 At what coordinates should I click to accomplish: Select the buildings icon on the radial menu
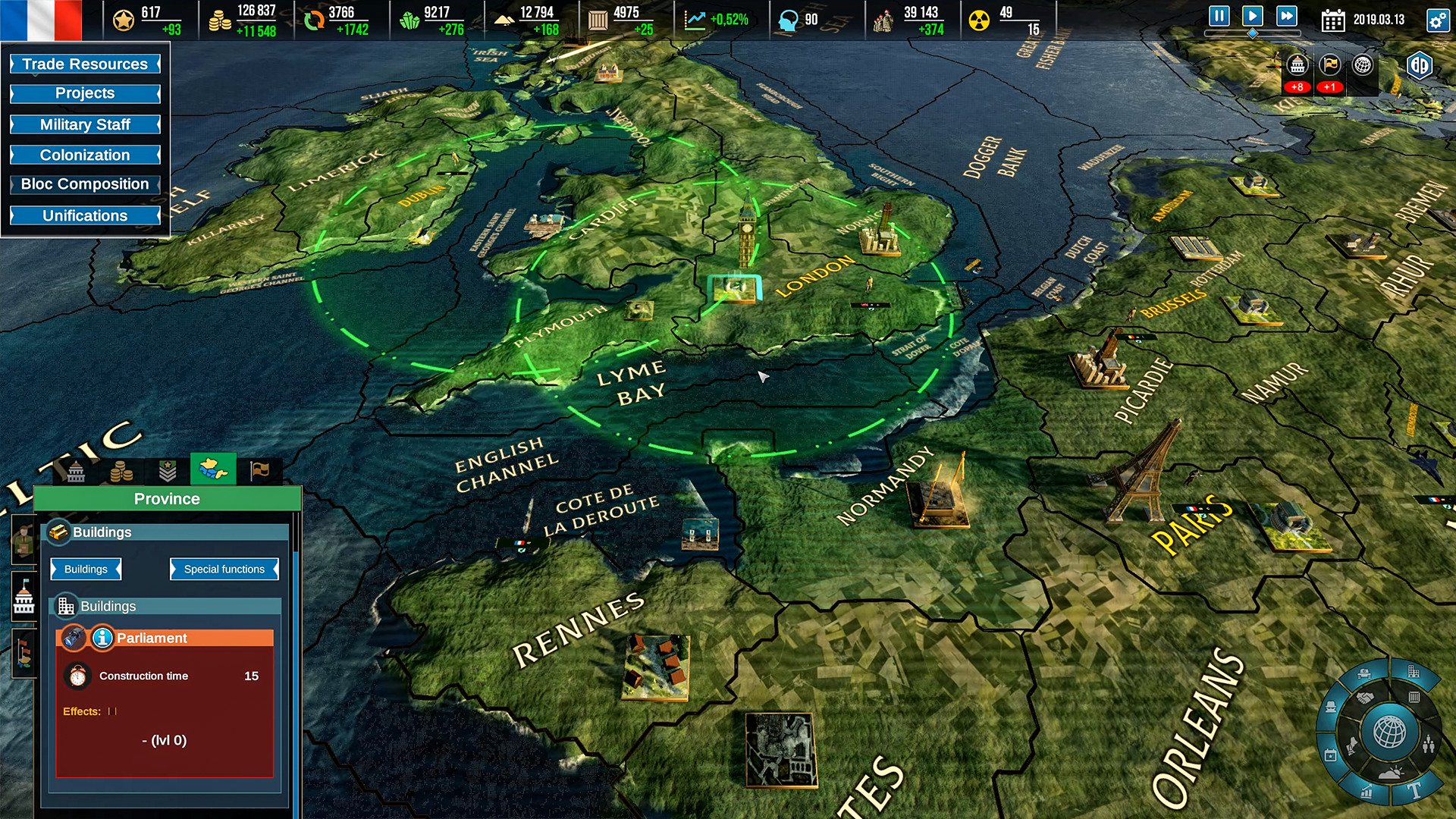(1413, 672)
